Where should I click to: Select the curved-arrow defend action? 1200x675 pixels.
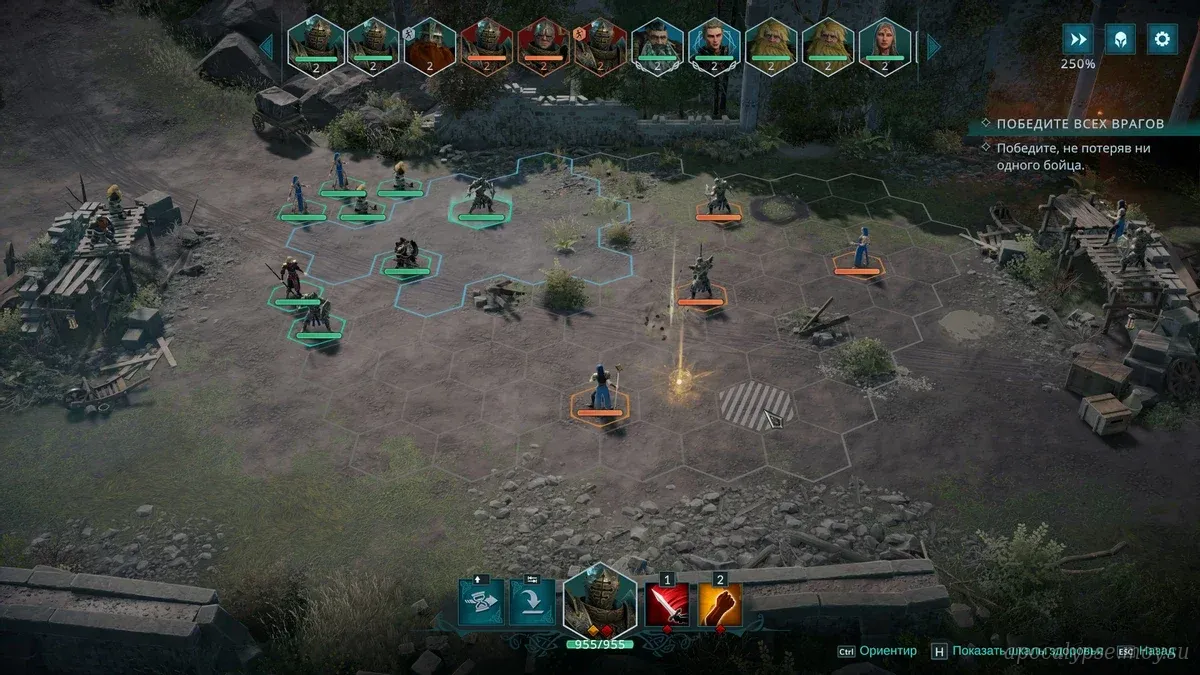532,602
